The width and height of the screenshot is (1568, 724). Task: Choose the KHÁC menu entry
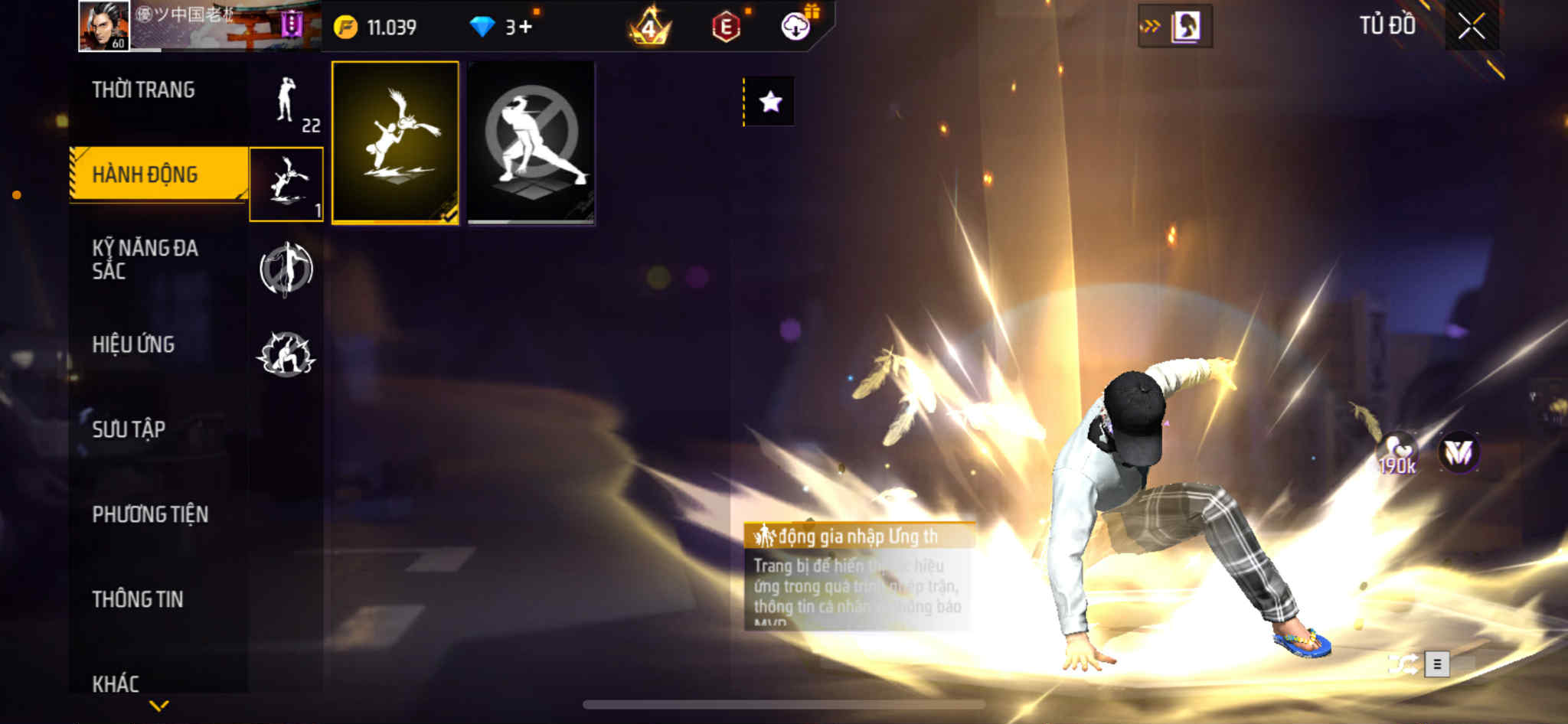(116, 683)
